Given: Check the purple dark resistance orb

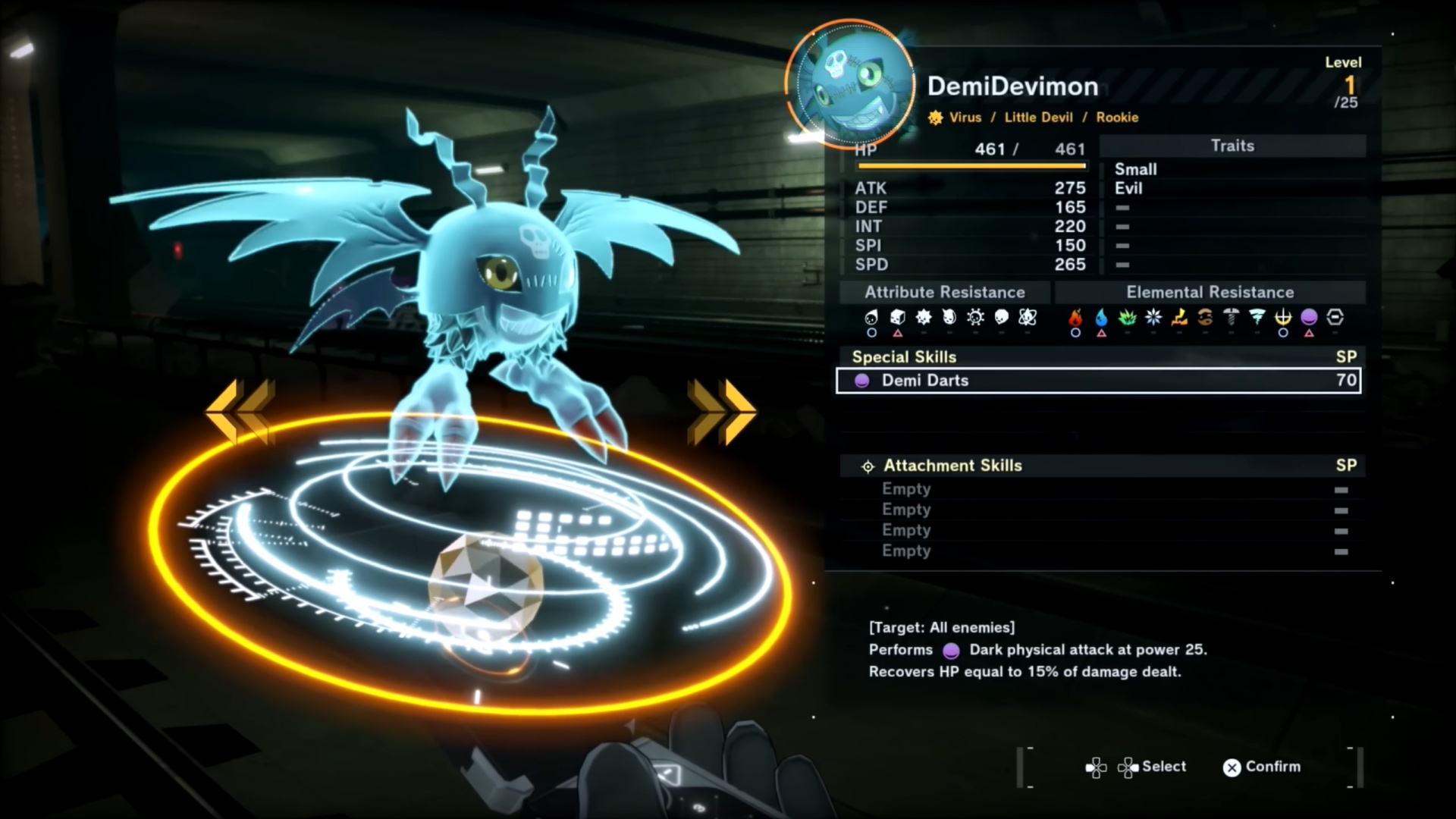Looking at the screenshot, I should pos(1309,318).
